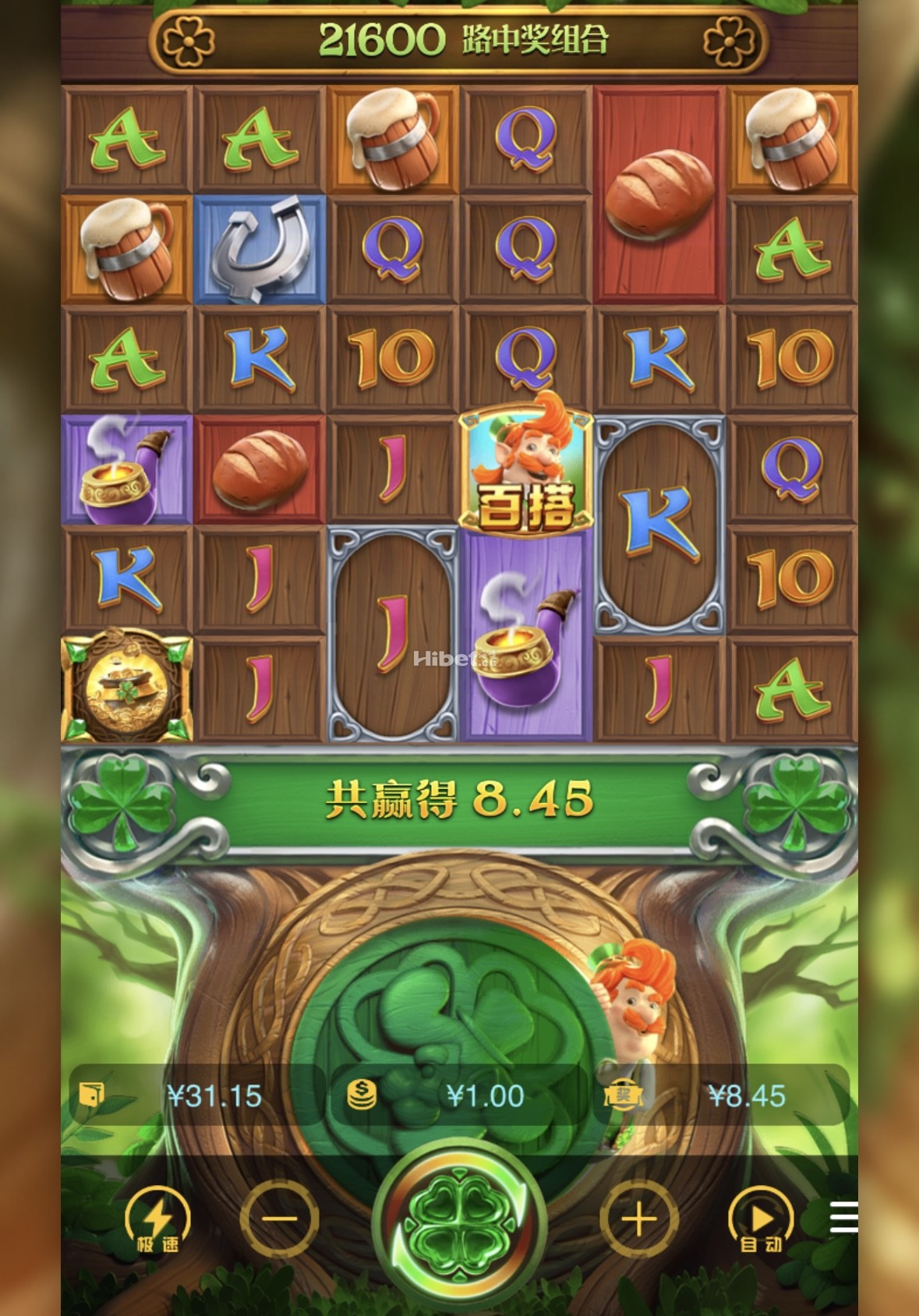919x1316 pixels.
Task: Open the hamburger menu
Action: click(x=843, y=1218)
